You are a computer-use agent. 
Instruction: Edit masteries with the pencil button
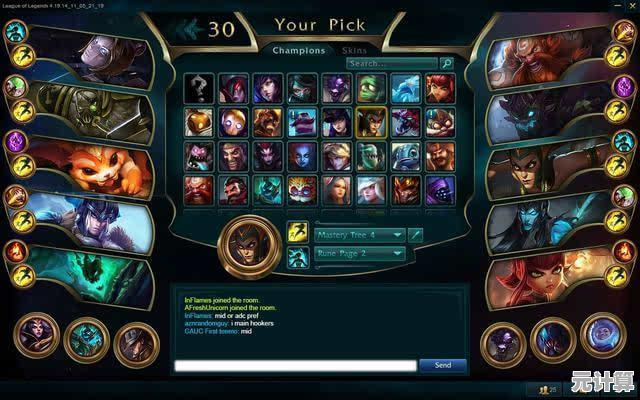point(416,235)
